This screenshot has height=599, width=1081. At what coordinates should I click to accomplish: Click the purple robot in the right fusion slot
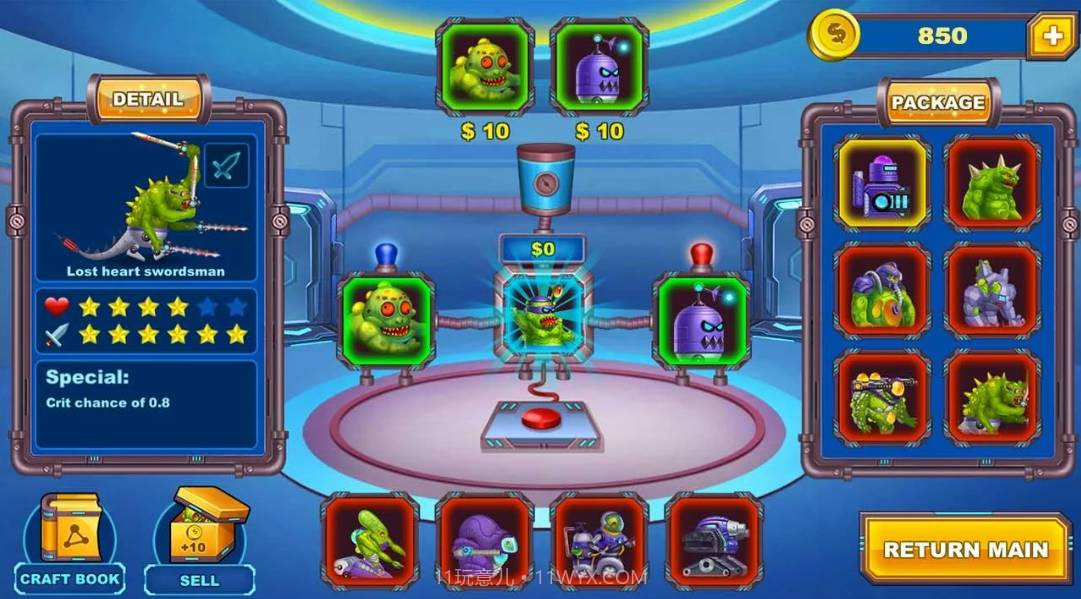[700, 320]
